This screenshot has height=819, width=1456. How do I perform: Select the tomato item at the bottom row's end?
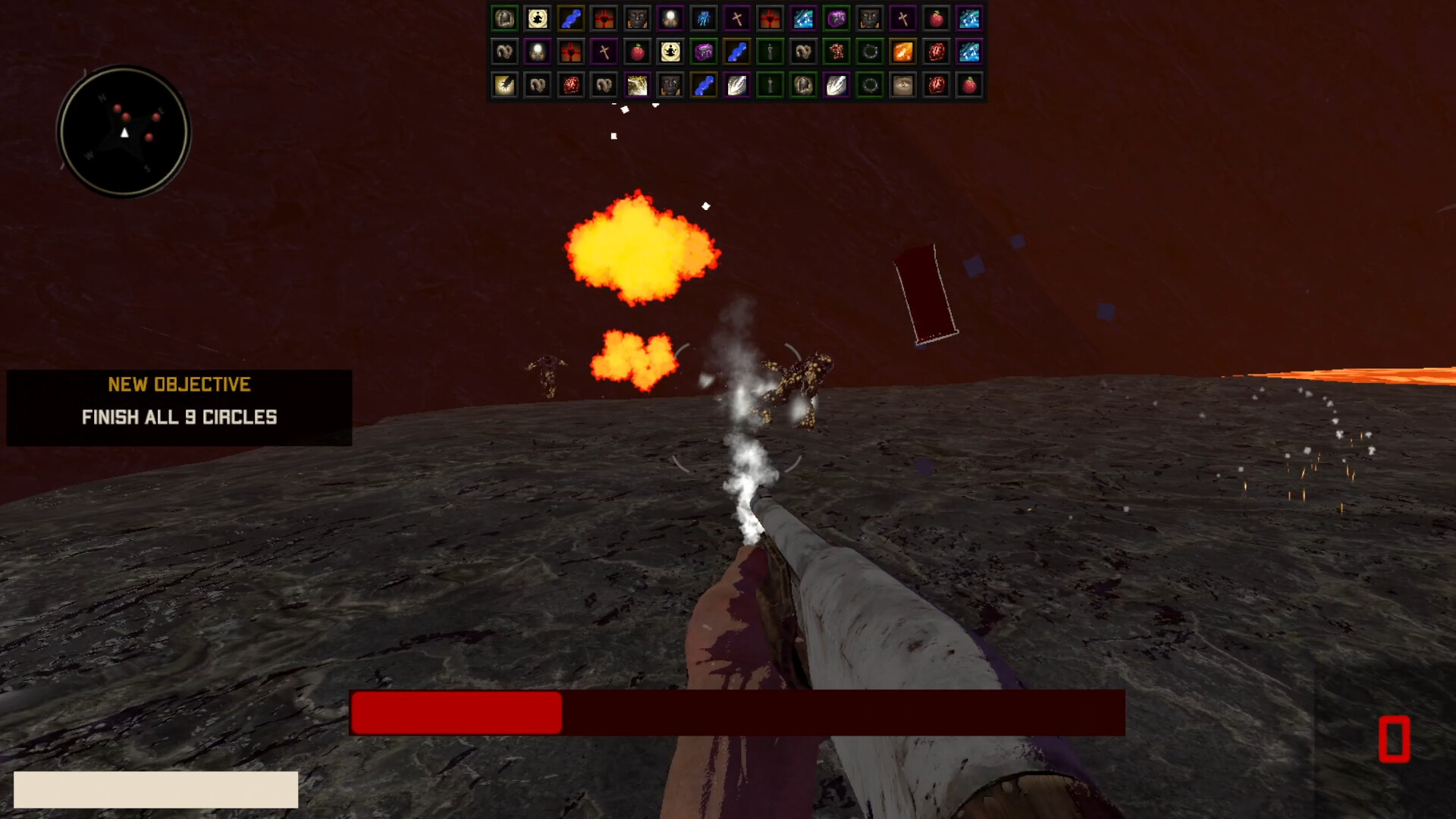pos(969,85)
